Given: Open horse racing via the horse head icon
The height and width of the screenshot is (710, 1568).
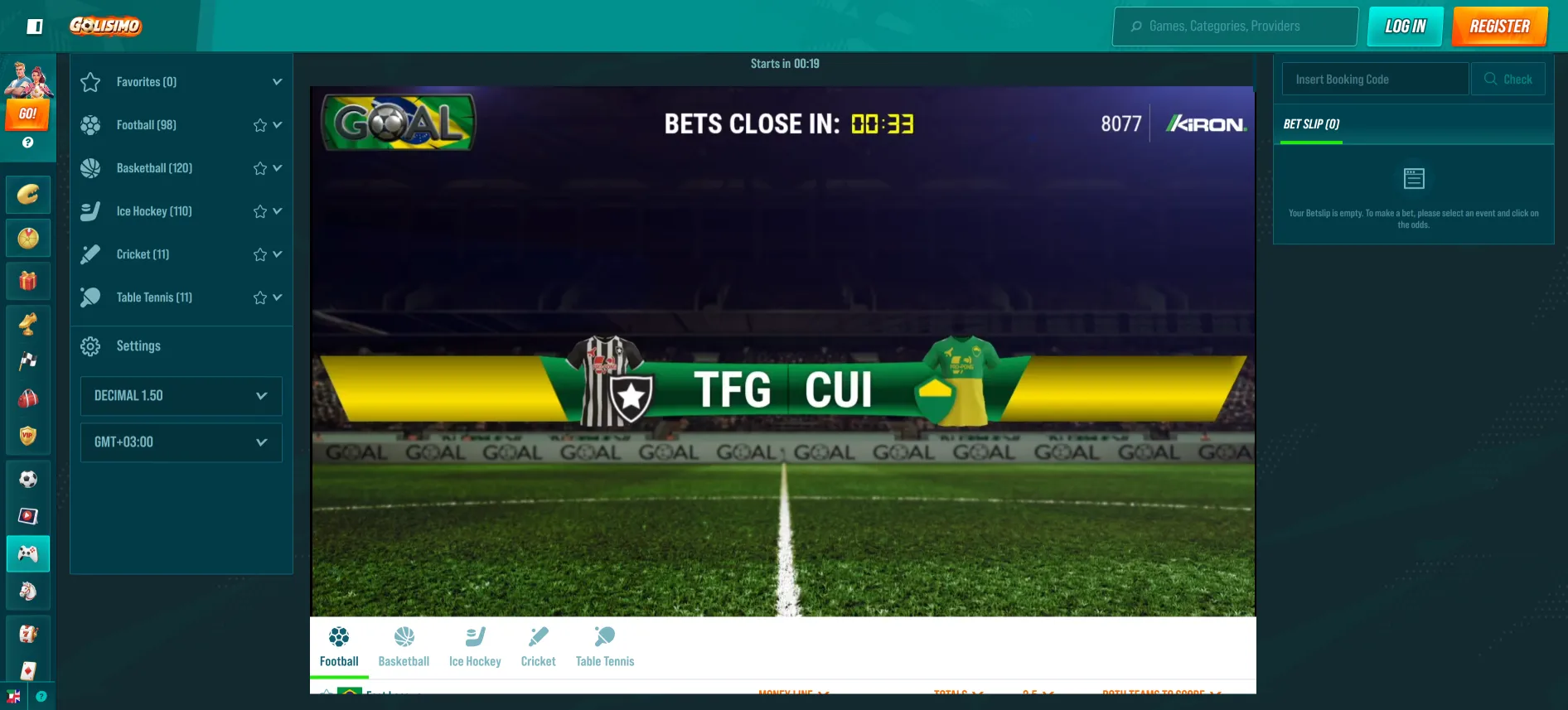Looking at the screenshot, I should tap(28, 592).
